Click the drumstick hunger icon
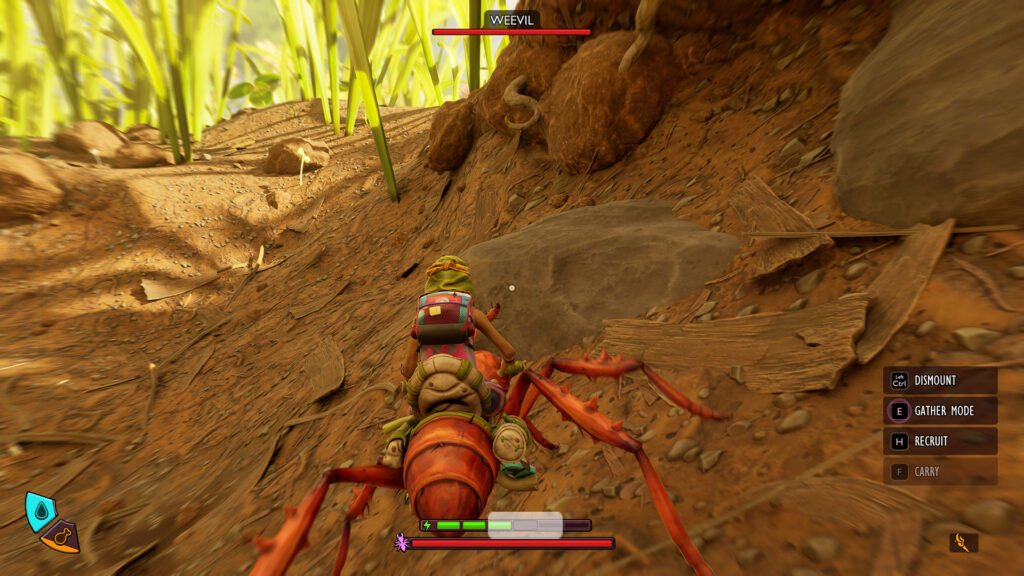1024x576 pixels. 61,537
